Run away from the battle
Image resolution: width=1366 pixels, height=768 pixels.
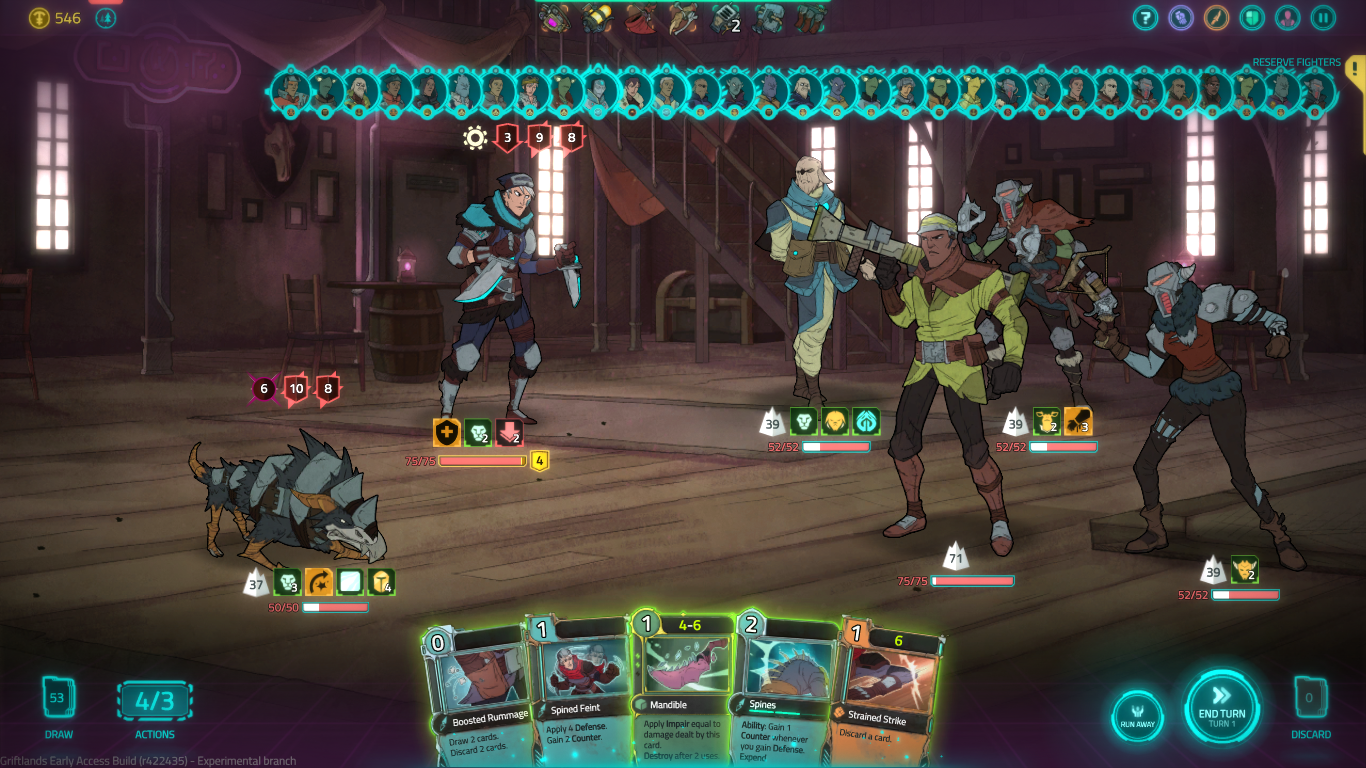[x=1137, y=716]
